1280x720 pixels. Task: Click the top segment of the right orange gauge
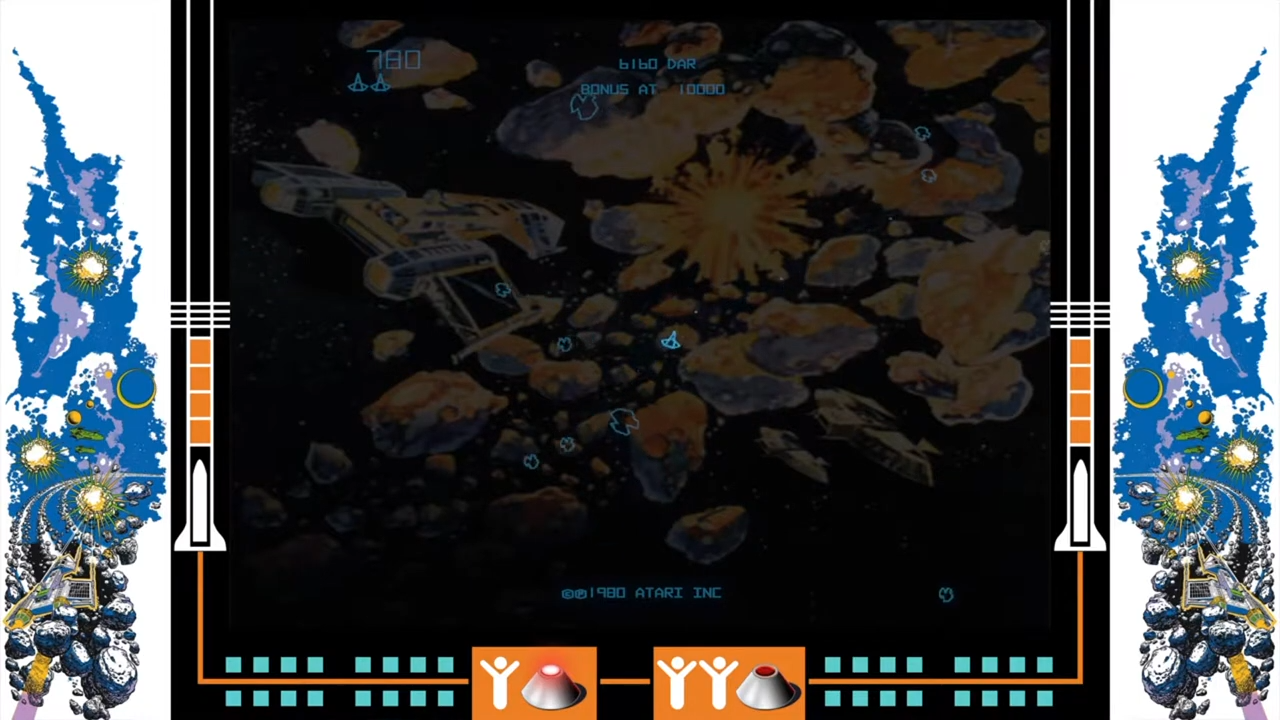point(1080,350)
